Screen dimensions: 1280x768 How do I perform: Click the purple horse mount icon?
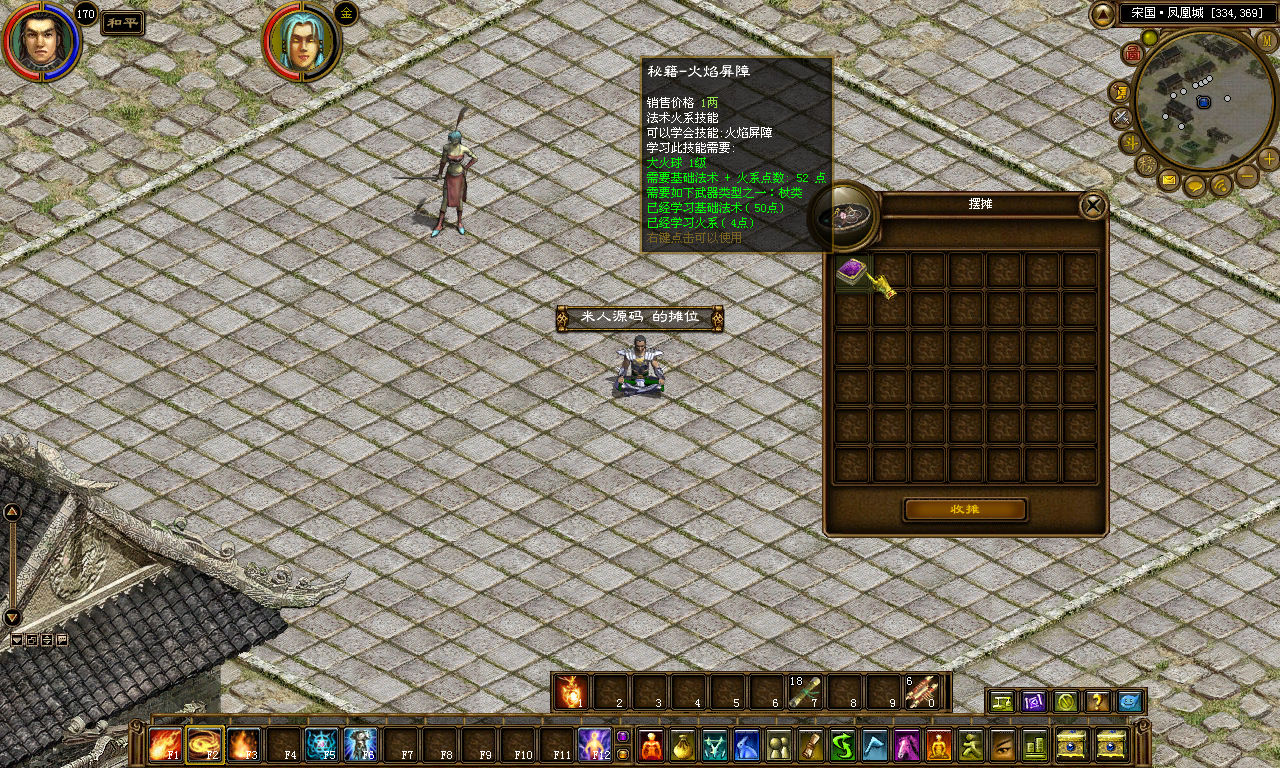(x=907, y=745)
